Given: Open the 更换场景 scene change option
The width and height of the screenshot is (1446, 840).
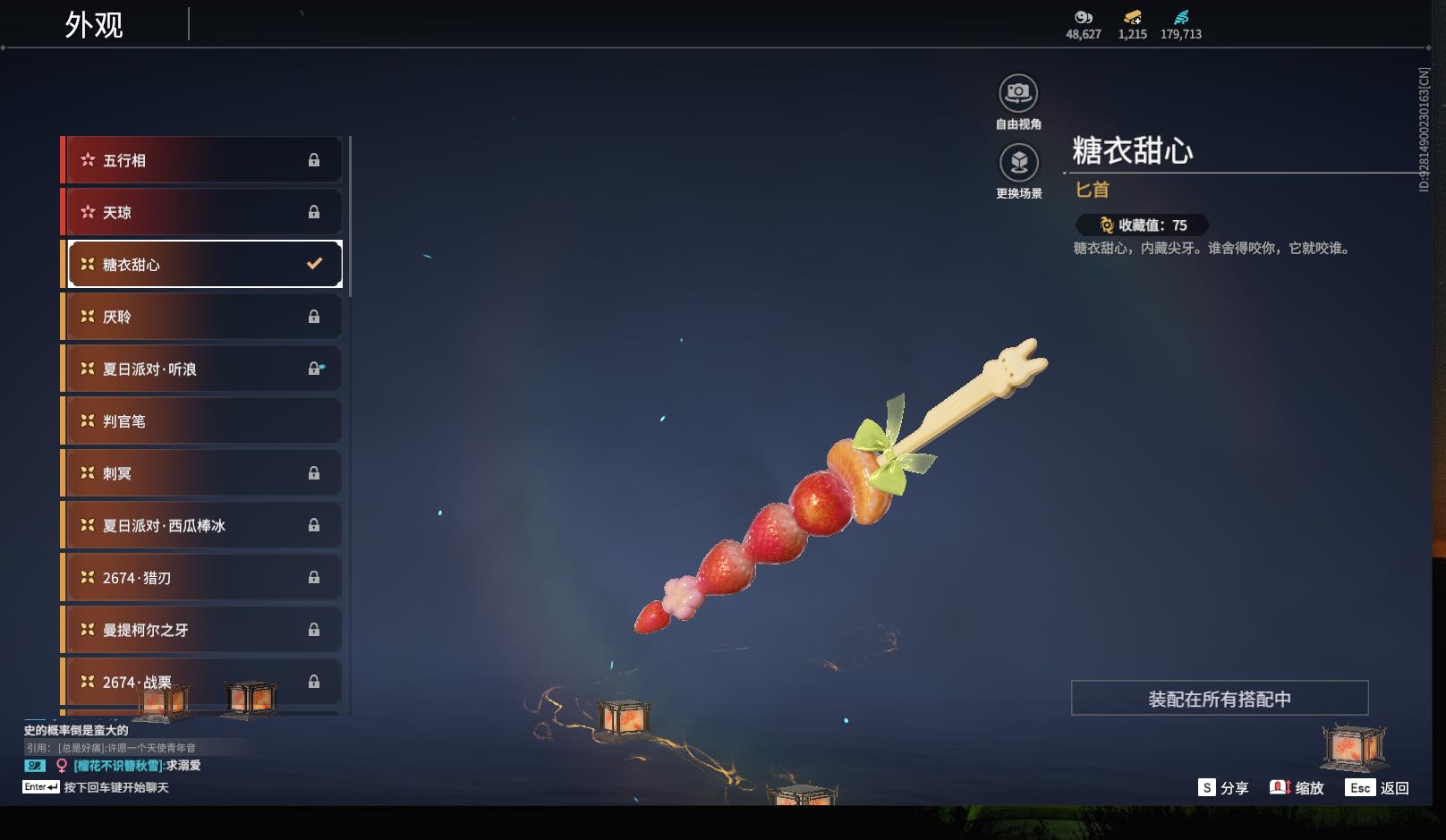Looking at the screenshot, I should click(1018, 163).
